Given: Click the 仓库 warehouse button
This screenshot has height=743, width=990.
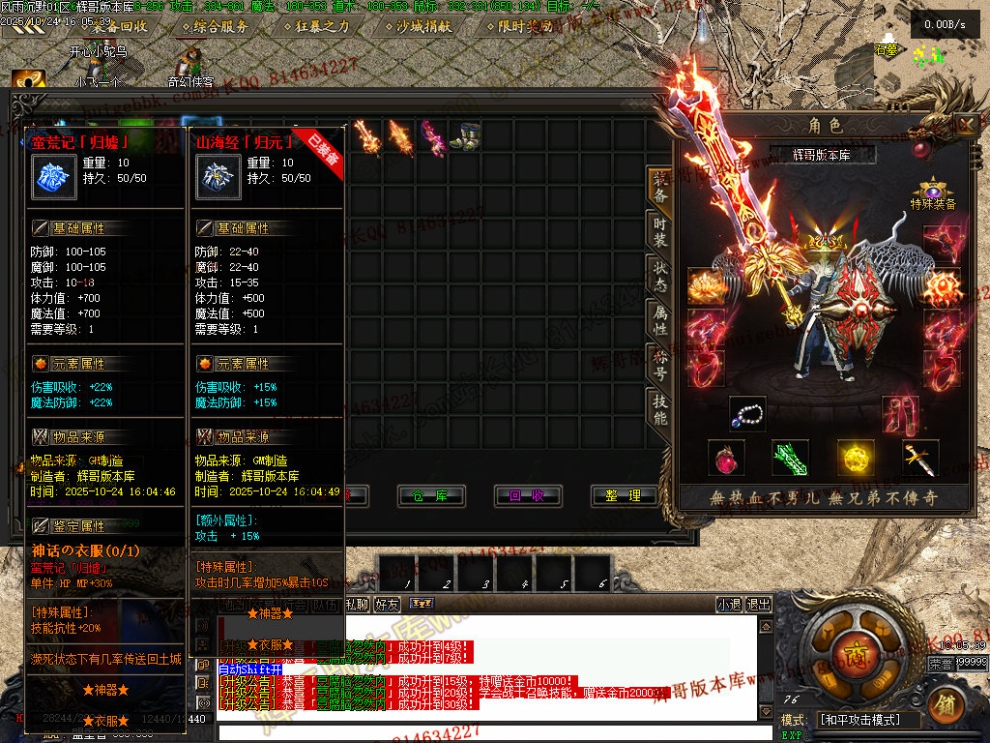Looking at the screenshot, I should 431,495.
